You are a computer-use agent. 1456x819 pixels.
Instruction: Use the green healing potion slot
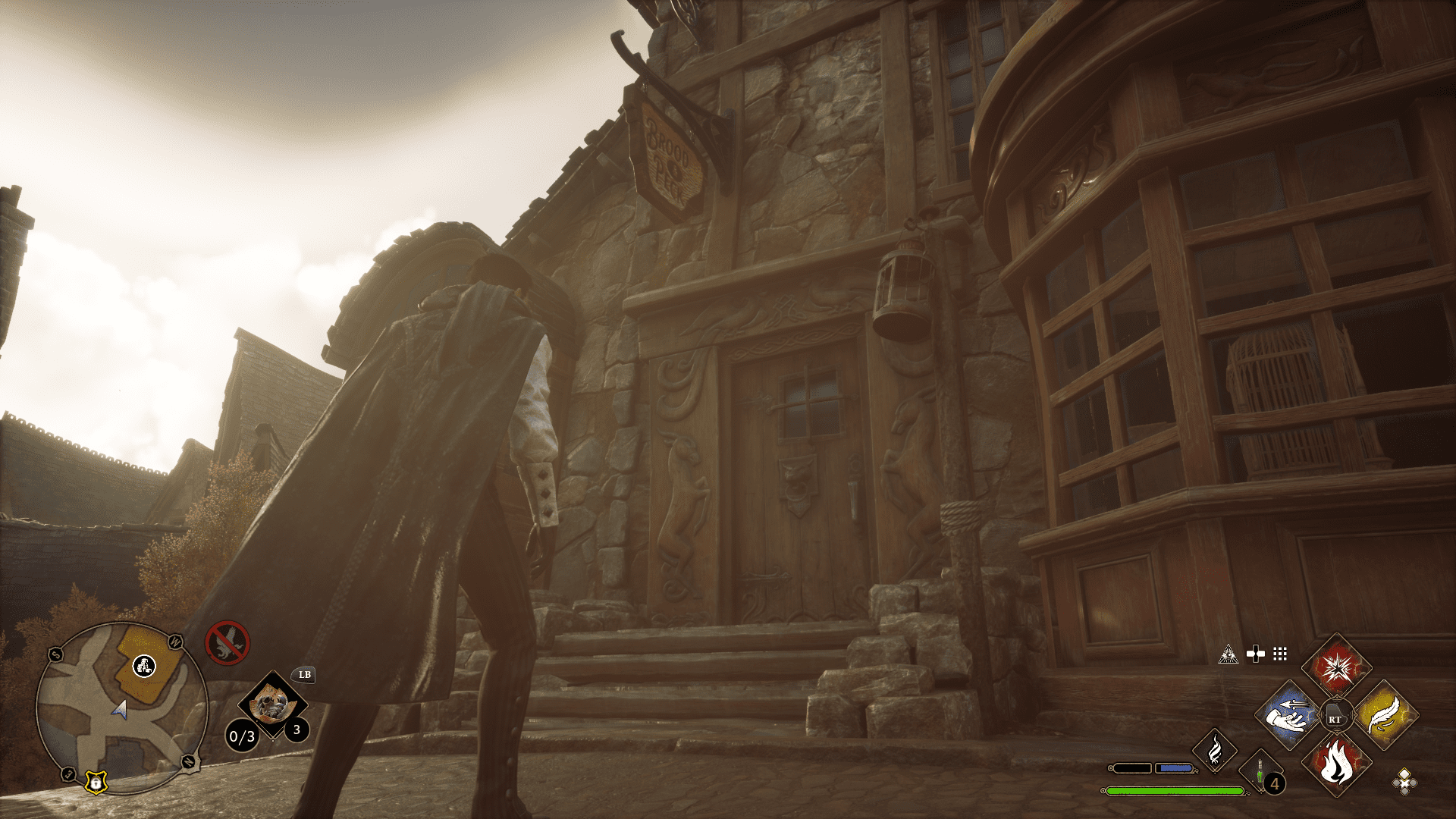(1260, 773)
